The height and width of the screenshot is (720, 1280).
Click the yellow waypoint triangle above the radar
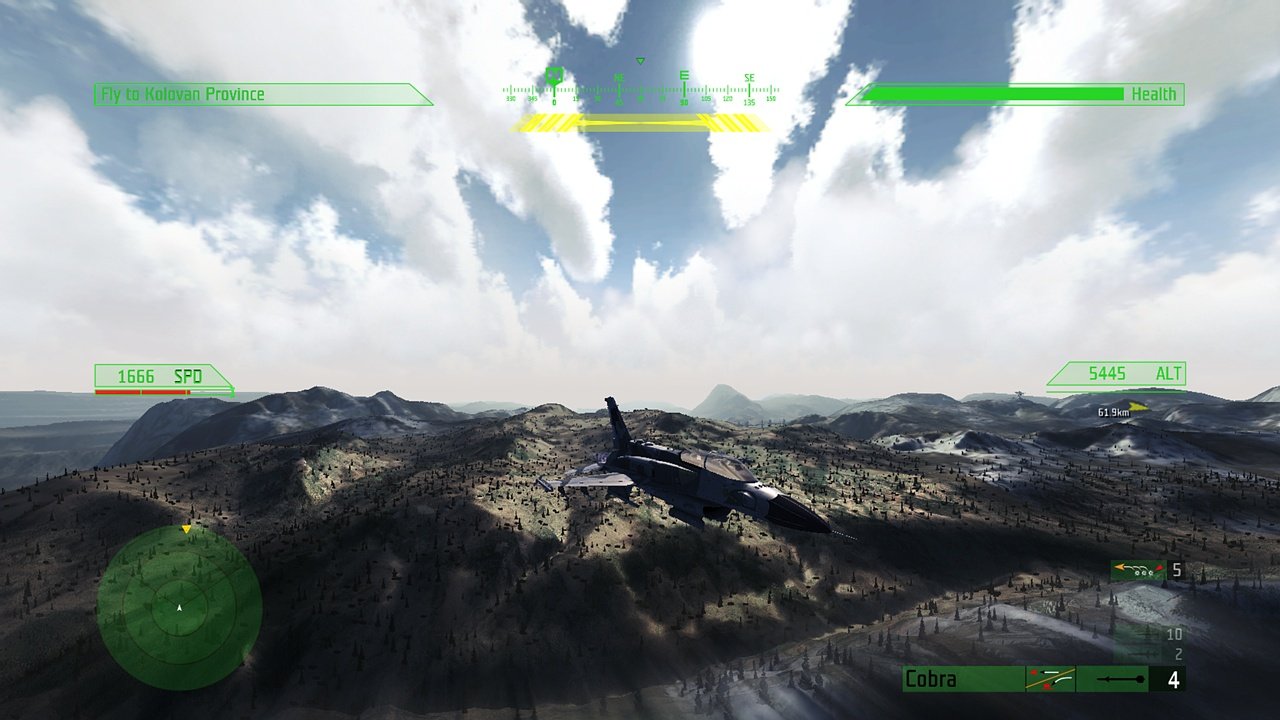click(186, 527)
